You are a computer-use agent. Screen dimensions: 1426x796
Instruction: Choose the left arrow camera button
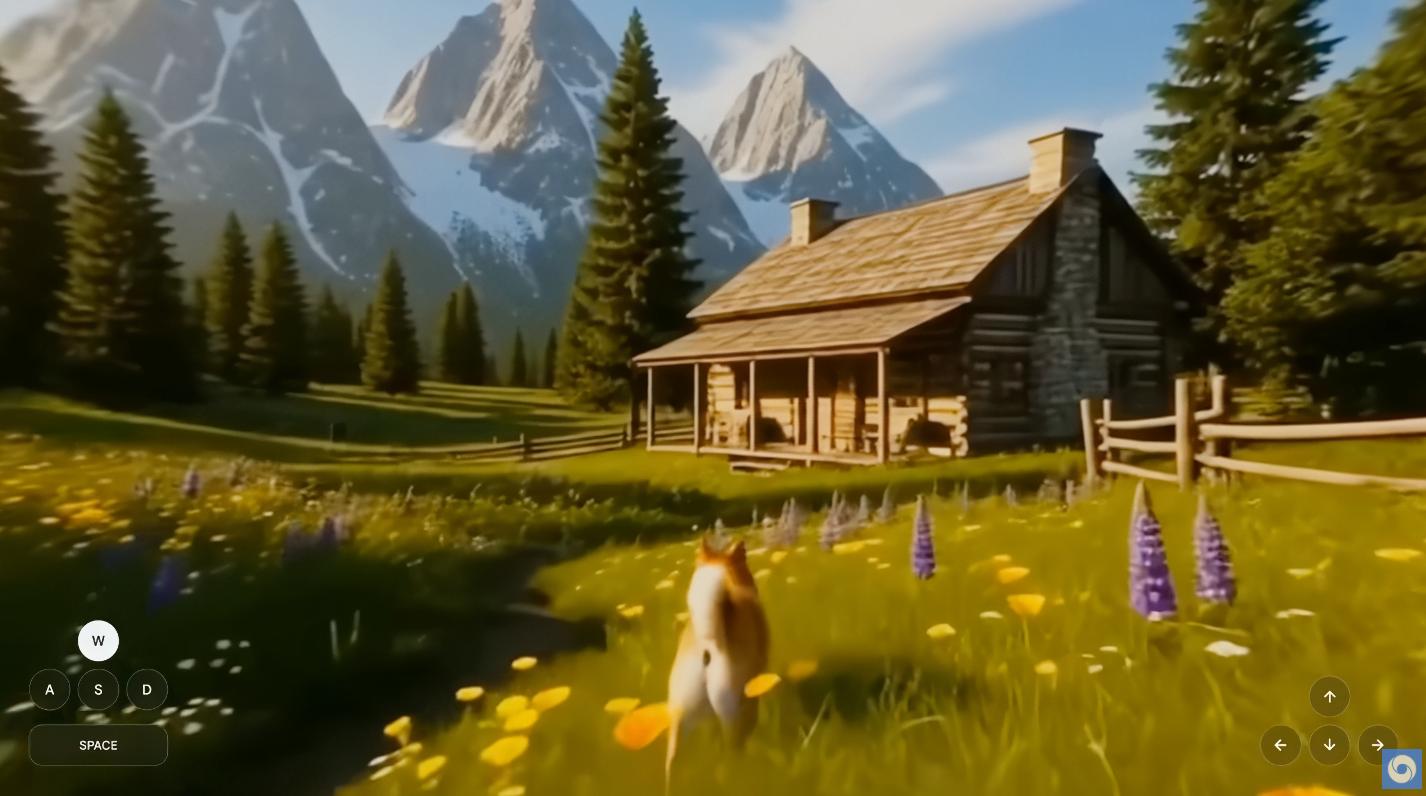coord(1280,745)
